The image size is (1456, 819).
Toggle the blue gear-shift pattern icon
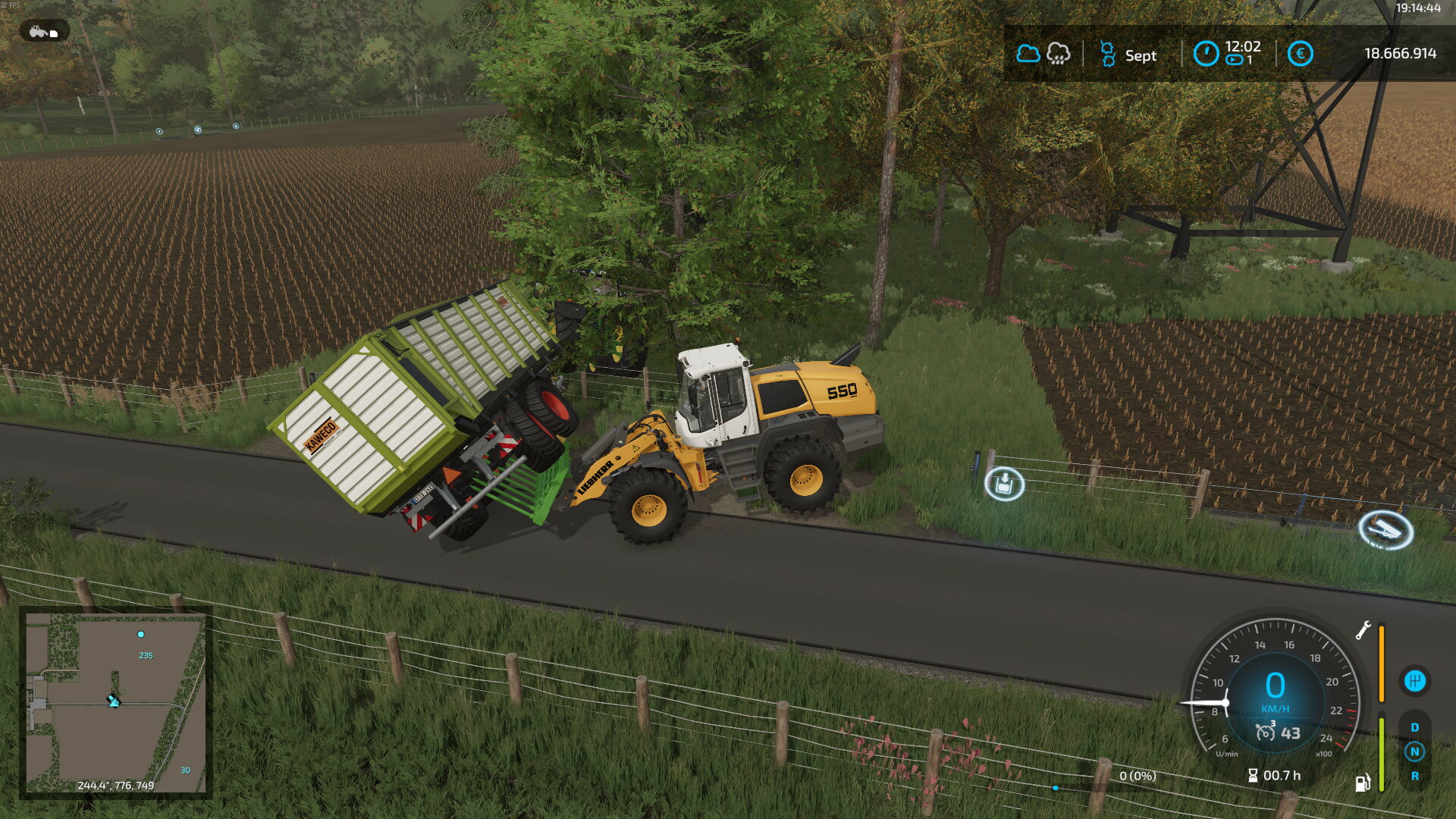pos(1414,680)
